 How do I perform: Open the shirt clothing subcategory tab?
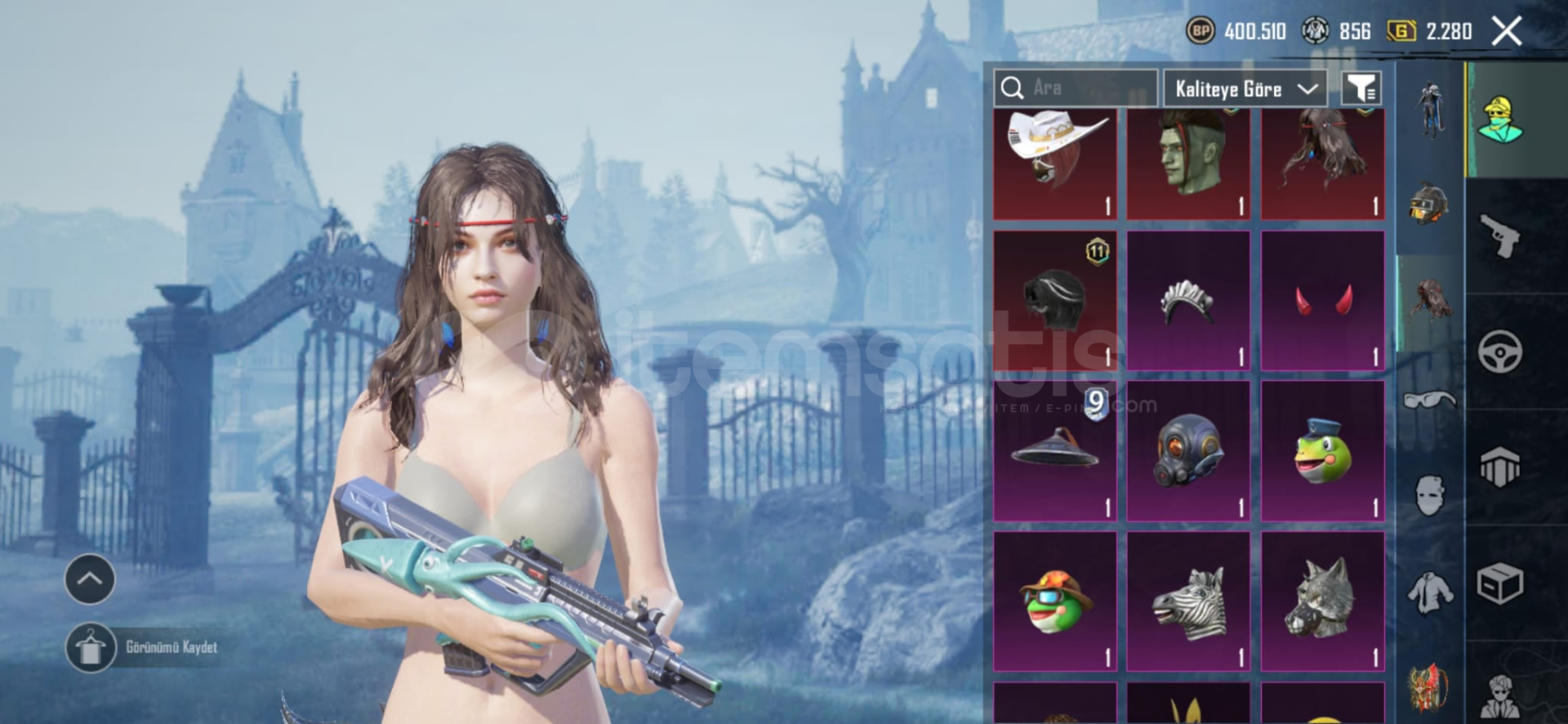(1430, 591)
